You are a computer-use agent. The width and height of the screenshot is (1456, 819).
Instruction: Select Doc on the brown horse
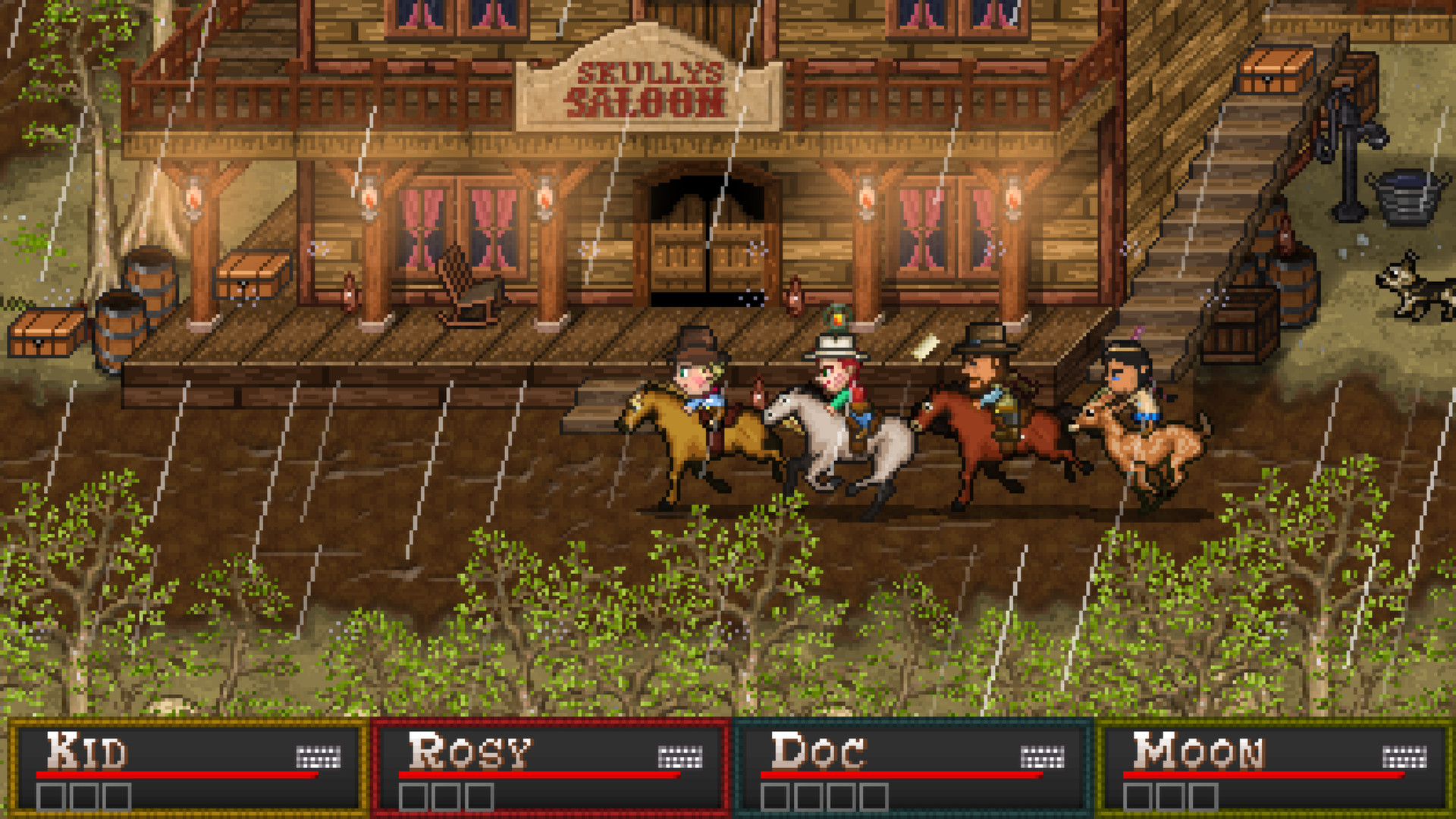point(986,372)
